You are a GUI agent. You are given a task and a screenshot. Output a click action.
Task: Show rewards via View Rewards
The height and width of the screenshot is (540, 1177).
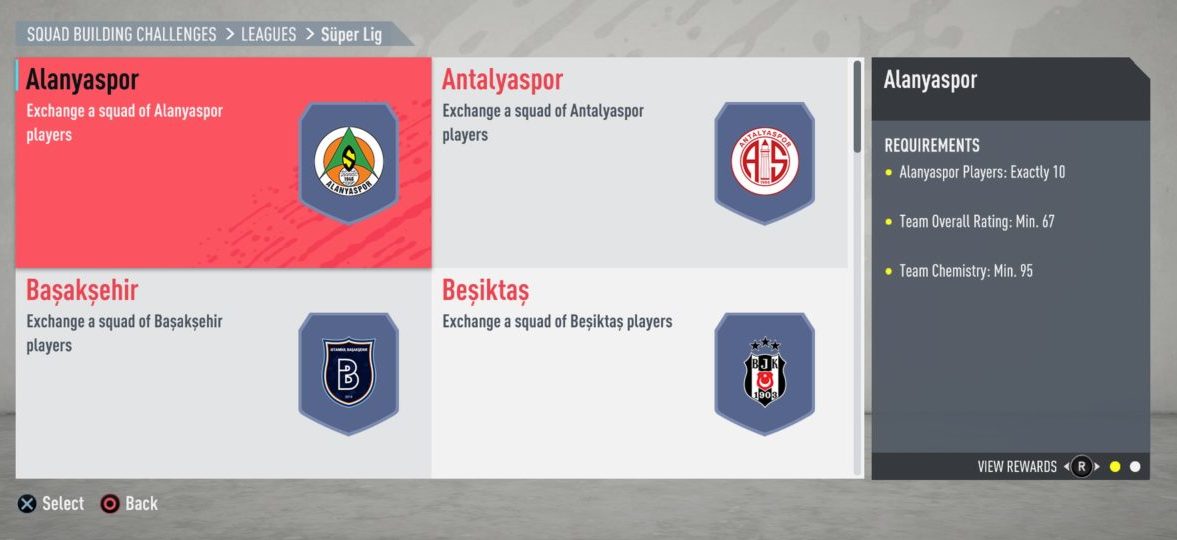click(1017, 467)
